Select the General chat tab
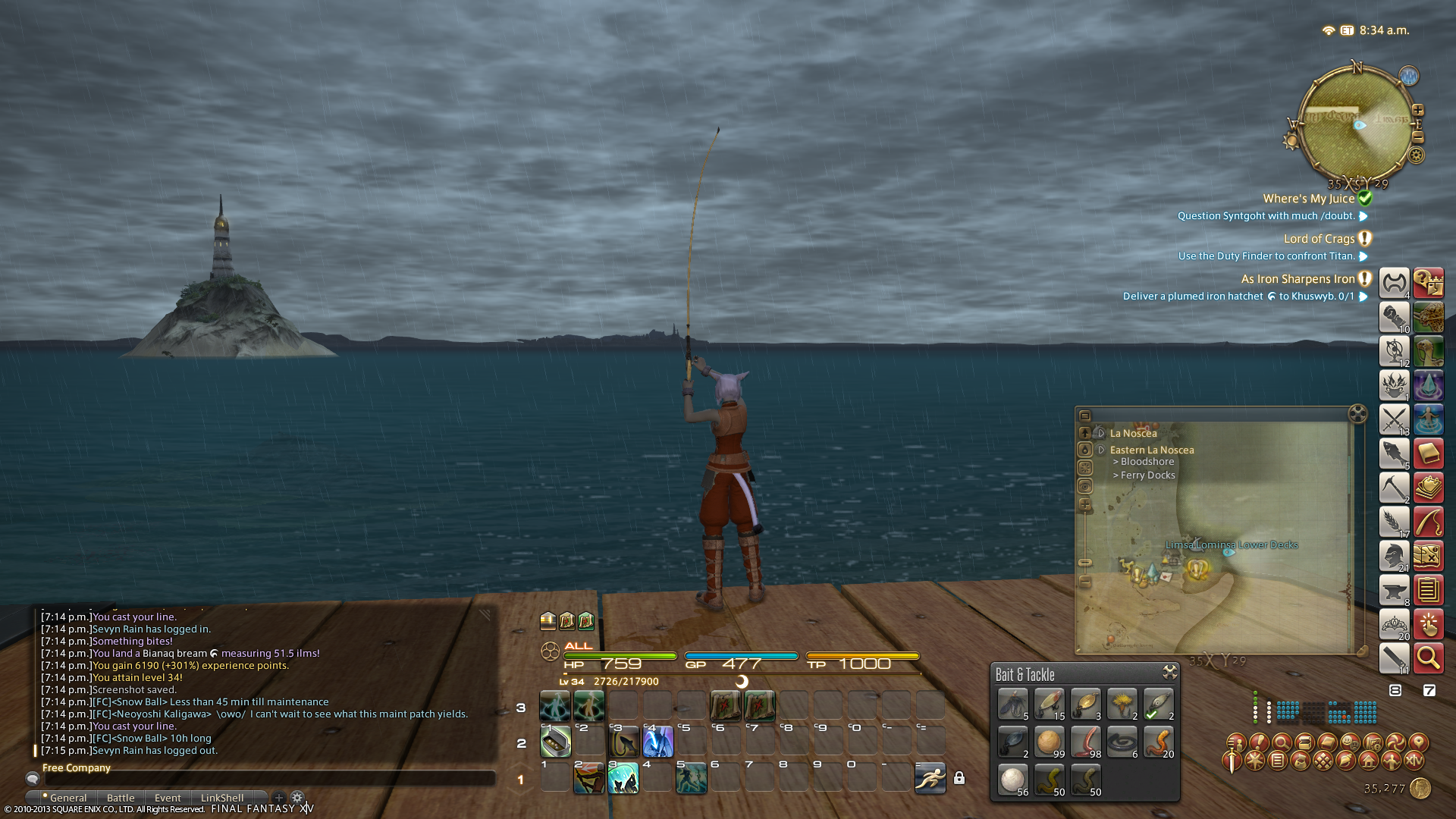 point(68,798)
